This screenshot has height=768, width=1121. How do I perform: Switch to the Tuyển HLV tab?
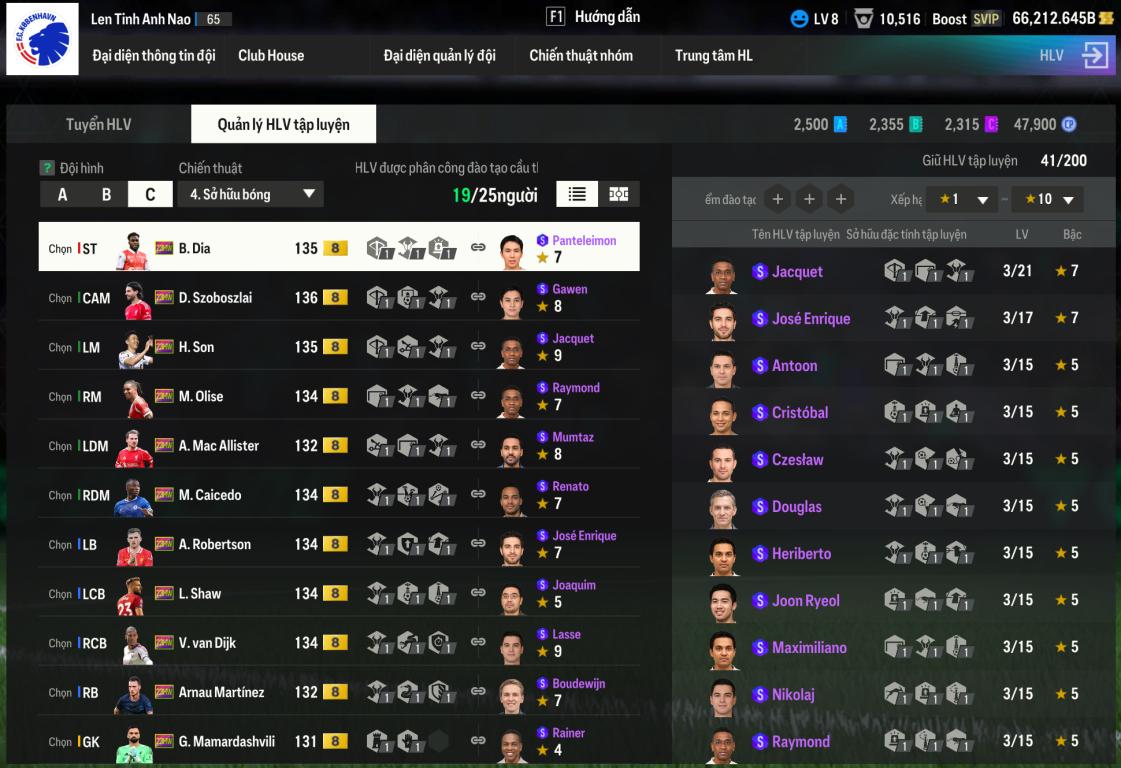pyautogui.click(x=99, y=125)
